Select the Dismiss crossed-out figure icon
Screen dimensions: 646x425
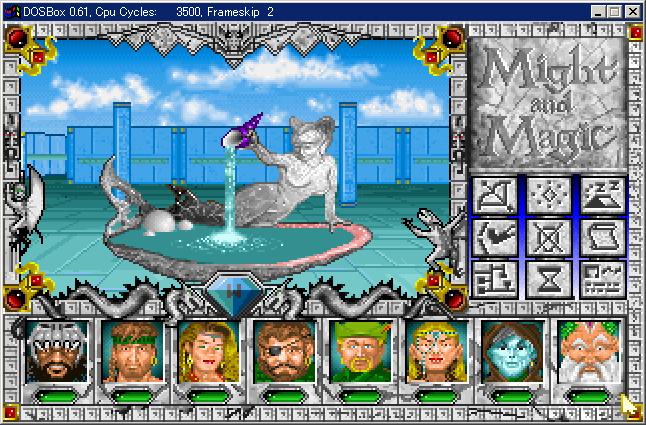548,238
